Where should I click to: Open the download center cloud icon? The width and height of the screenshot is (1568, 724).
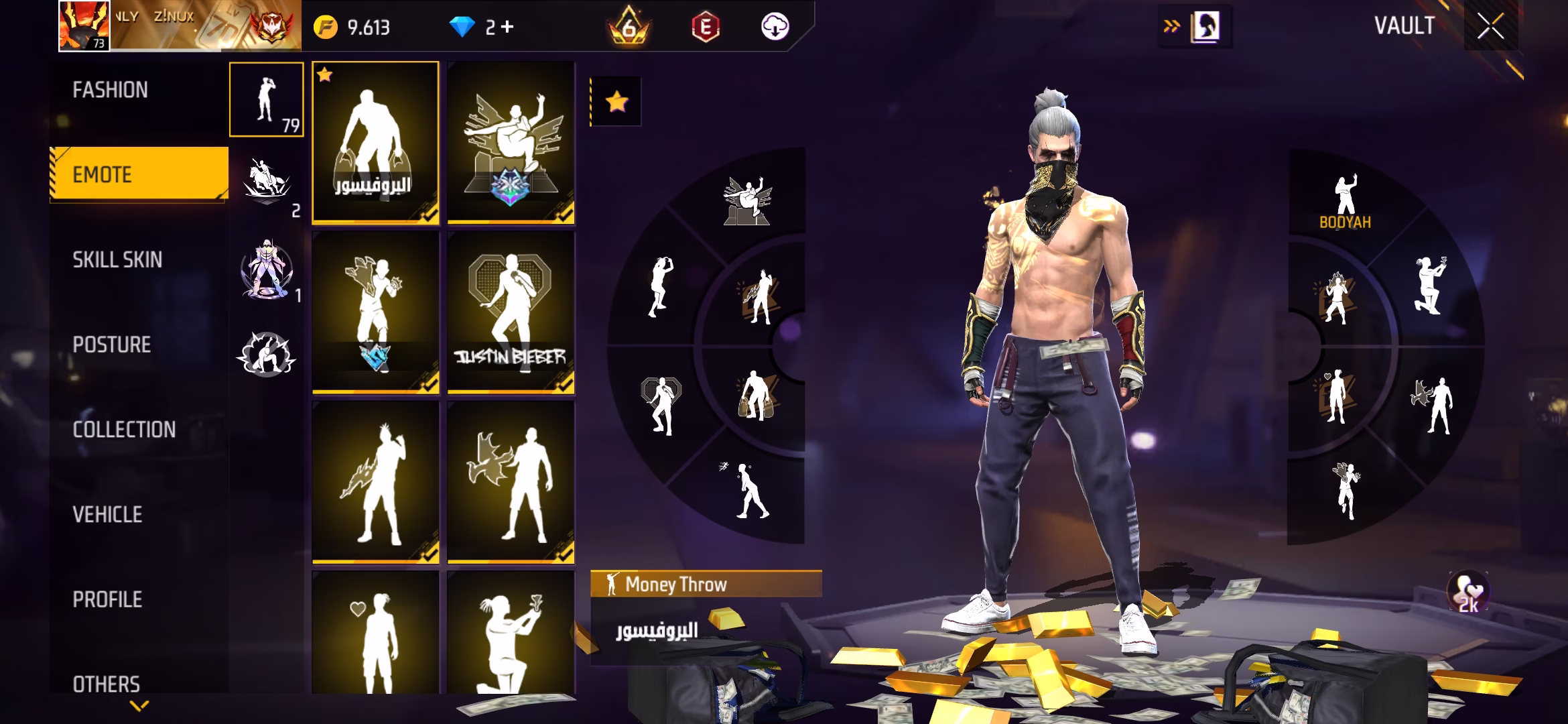(775, 27)
